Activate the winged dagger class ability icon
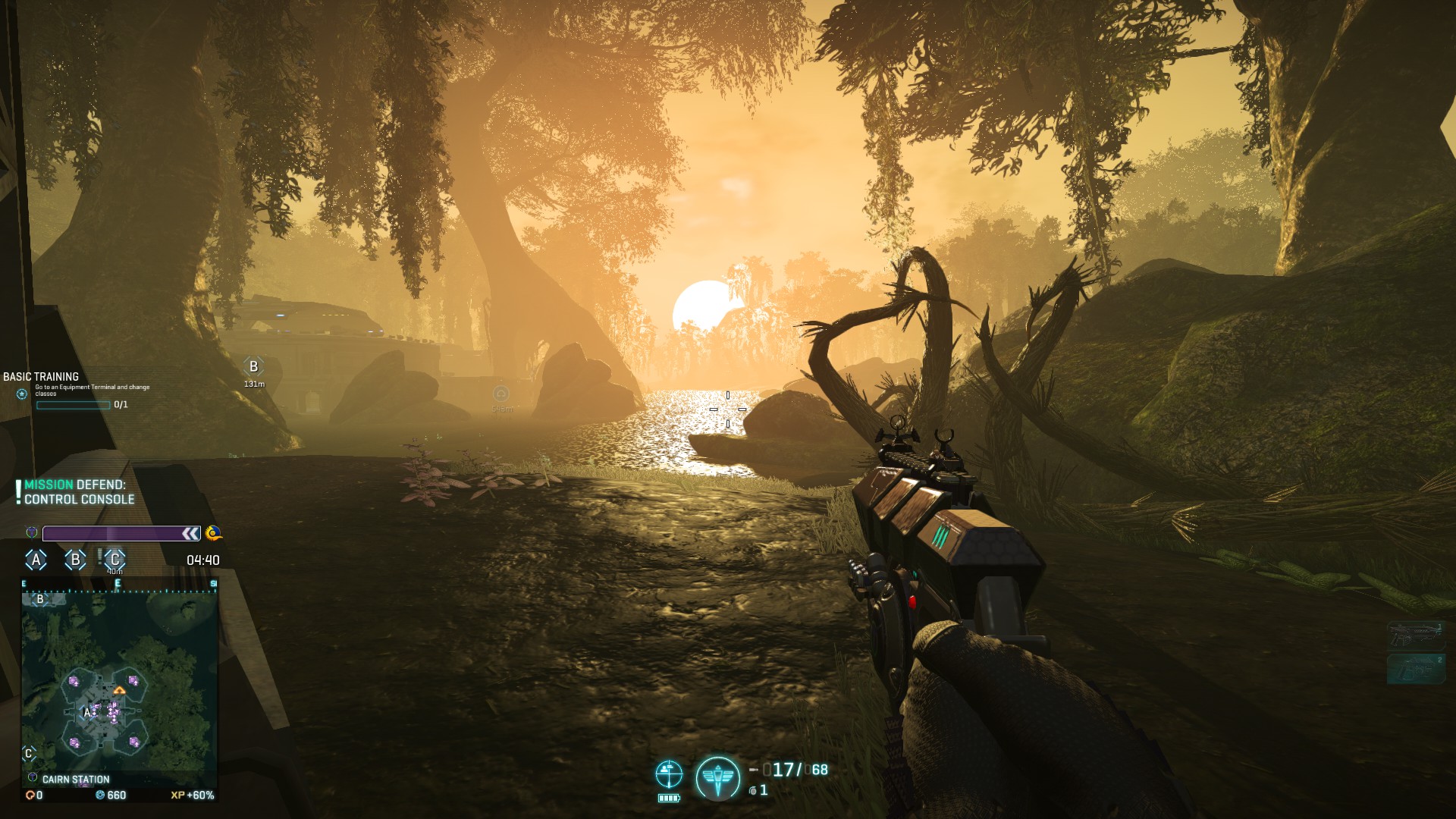Viewport: 1456px width, 819px height. 717,778
